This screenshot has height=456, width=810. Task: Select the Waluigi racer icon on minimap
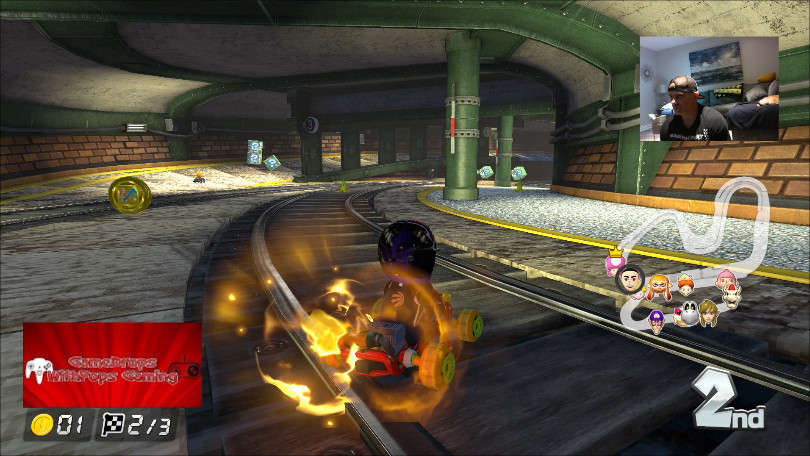click(657, 319)
